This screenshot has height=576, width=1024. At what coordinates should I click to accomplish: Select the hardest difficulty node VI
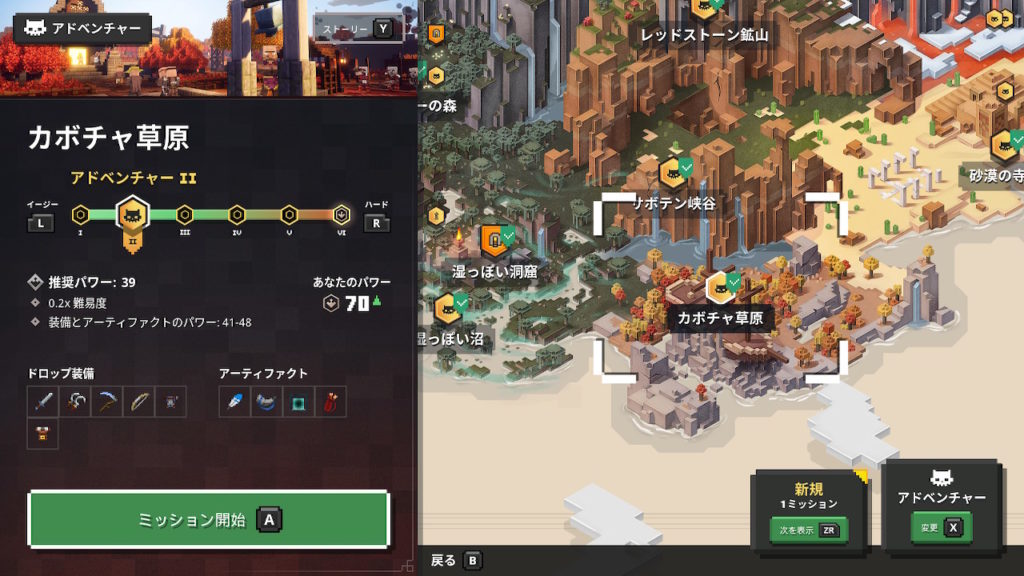[x=341, y=214]
